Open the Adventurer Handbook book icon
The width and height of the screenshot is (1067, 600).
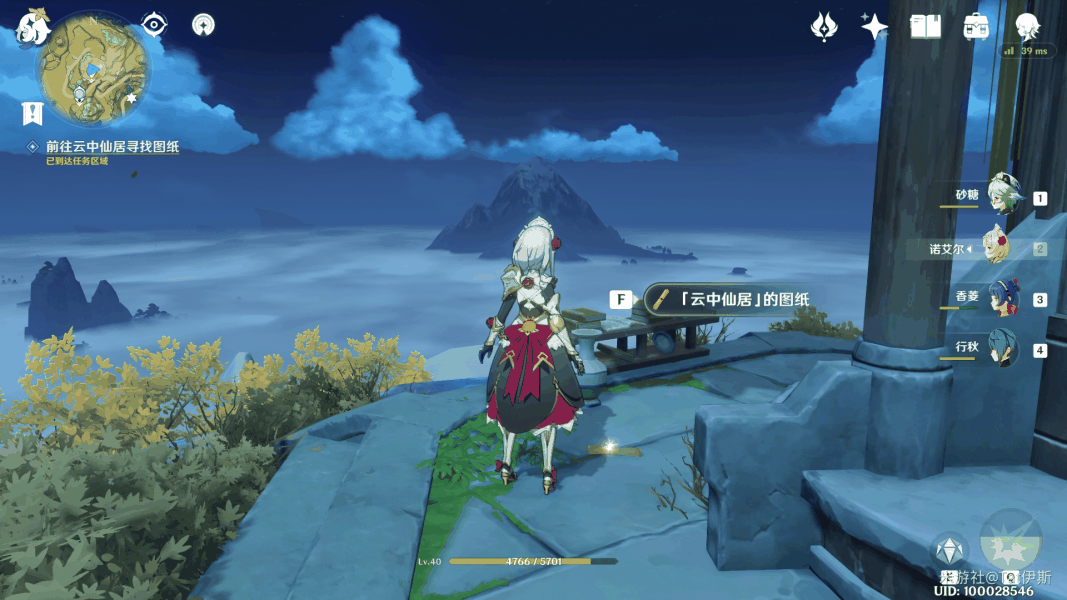(926, 27)
